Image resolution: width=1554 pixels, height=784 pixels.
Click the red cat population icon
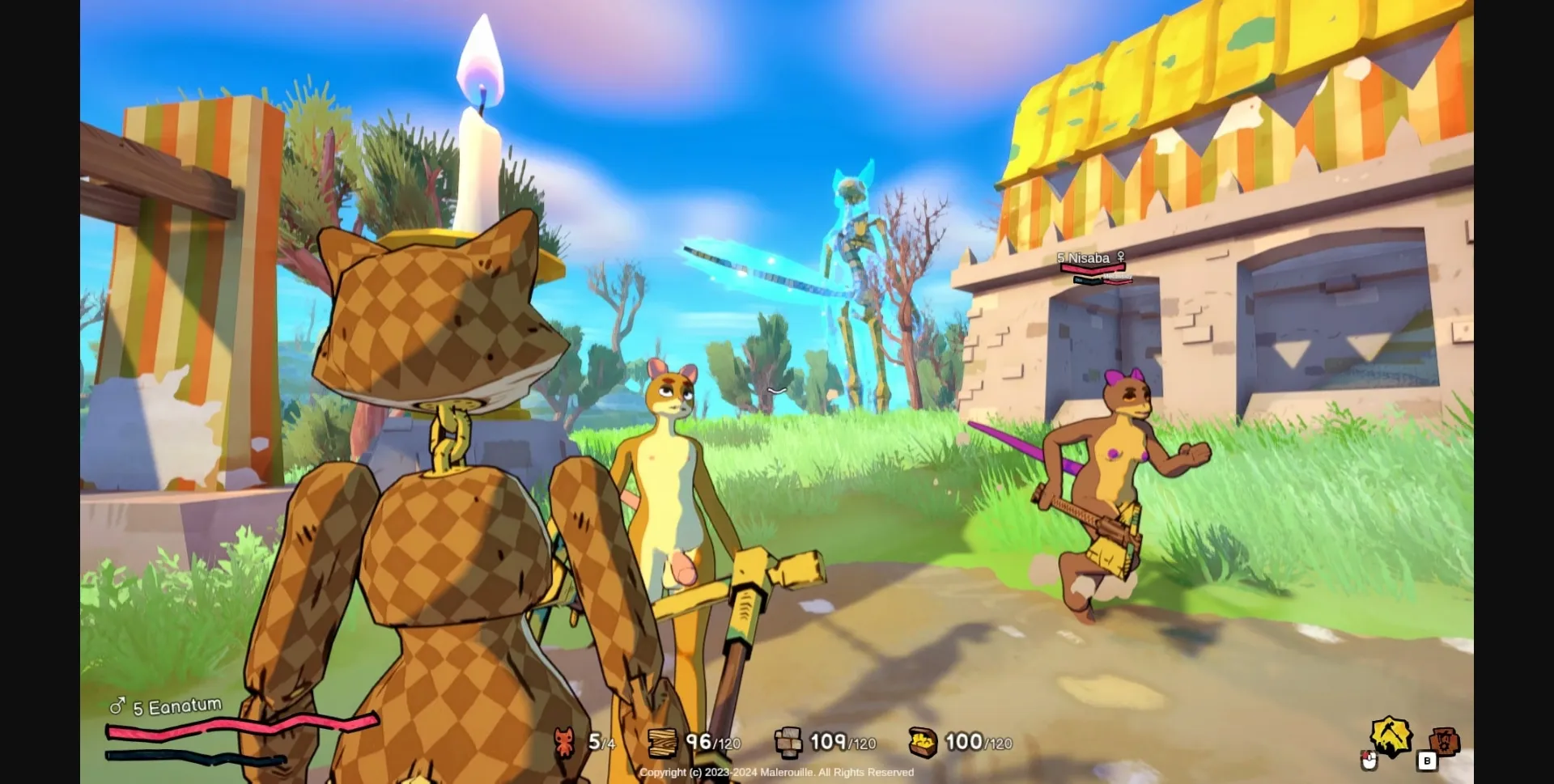coord(564,742)
